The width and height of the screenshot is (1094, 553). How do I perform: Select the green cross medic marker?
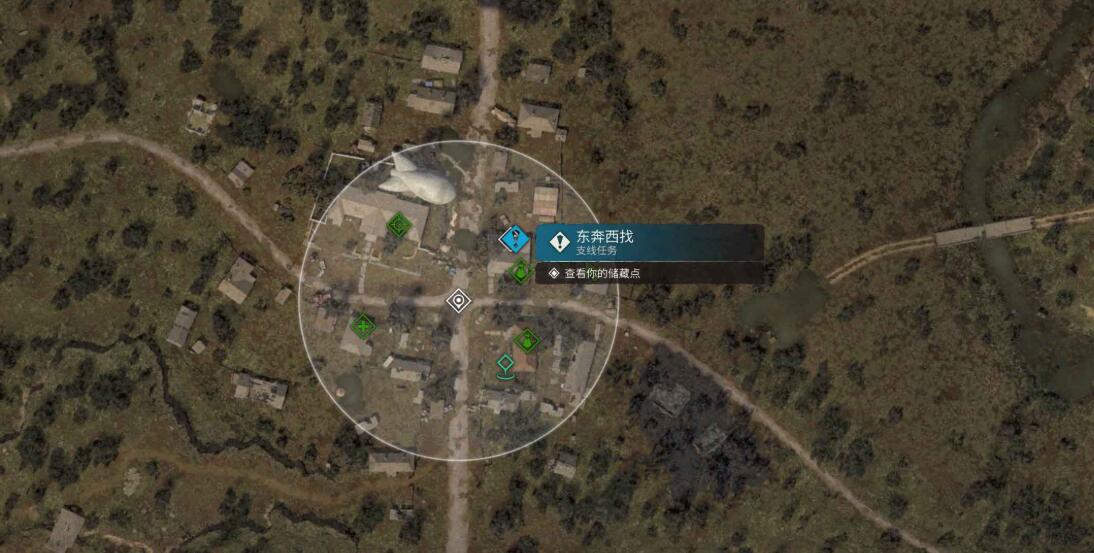click(x=362, y=325)
